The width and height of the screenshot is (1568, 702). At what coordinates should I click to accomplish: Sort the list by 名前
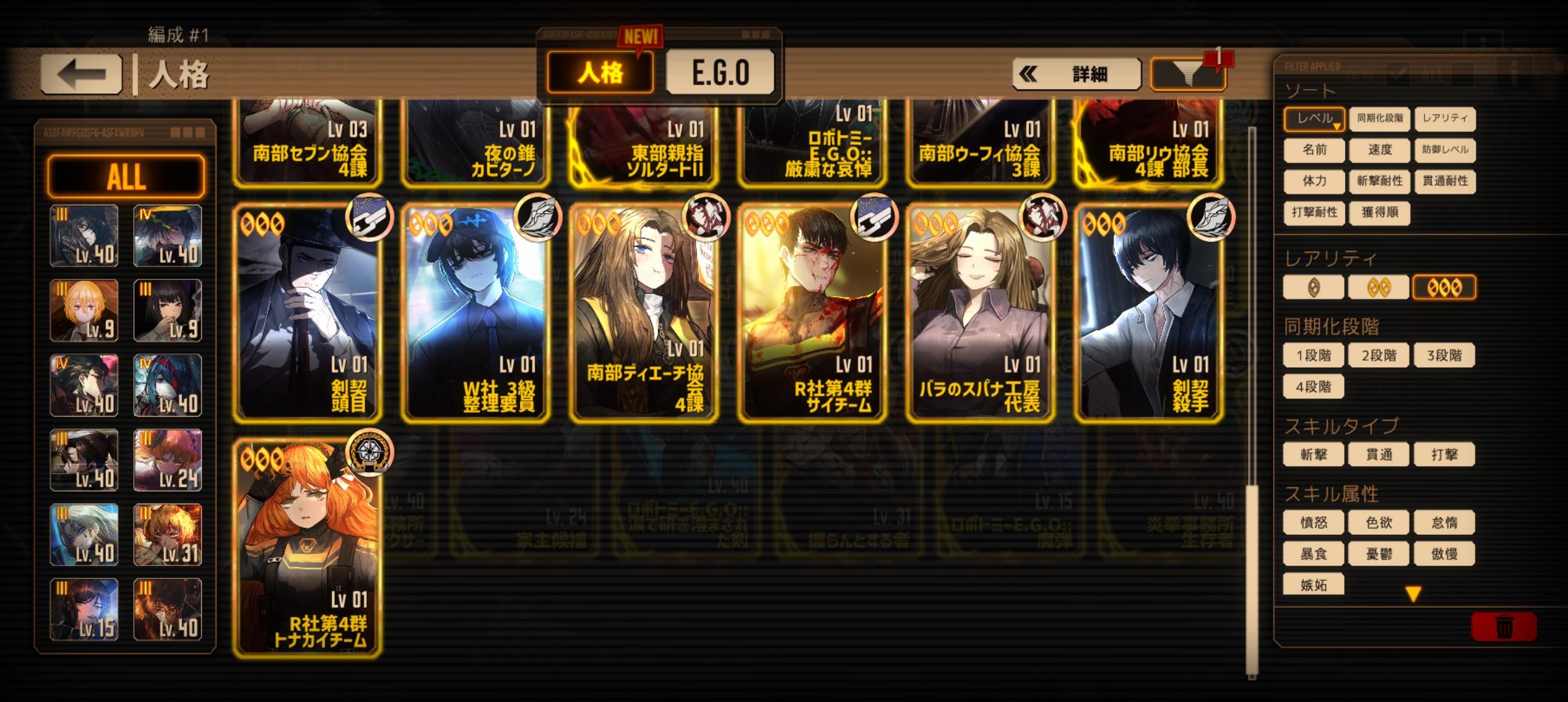point(1314,151)
